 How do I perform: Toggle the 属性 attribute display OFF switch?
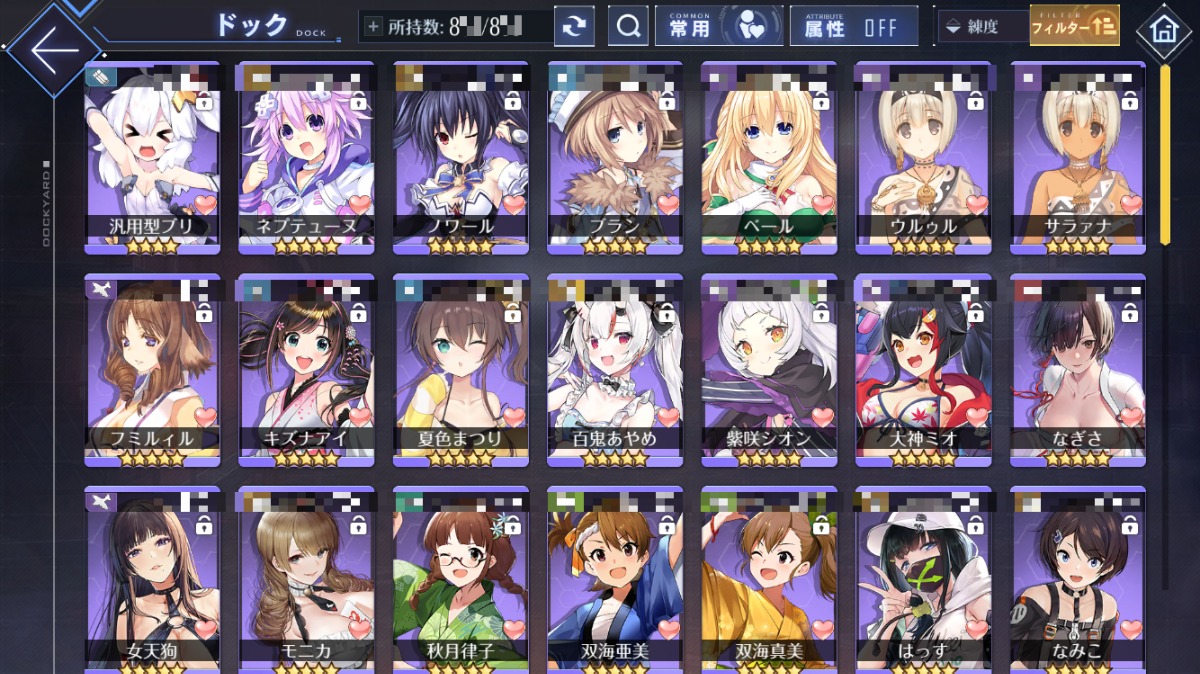click(x=853, y=27)
